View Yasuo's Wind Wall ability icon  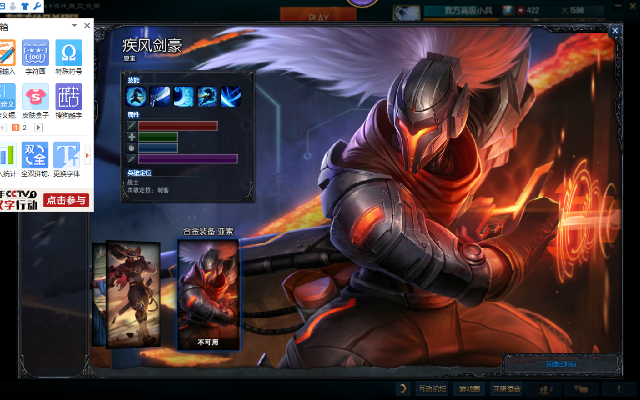[183, 96]
